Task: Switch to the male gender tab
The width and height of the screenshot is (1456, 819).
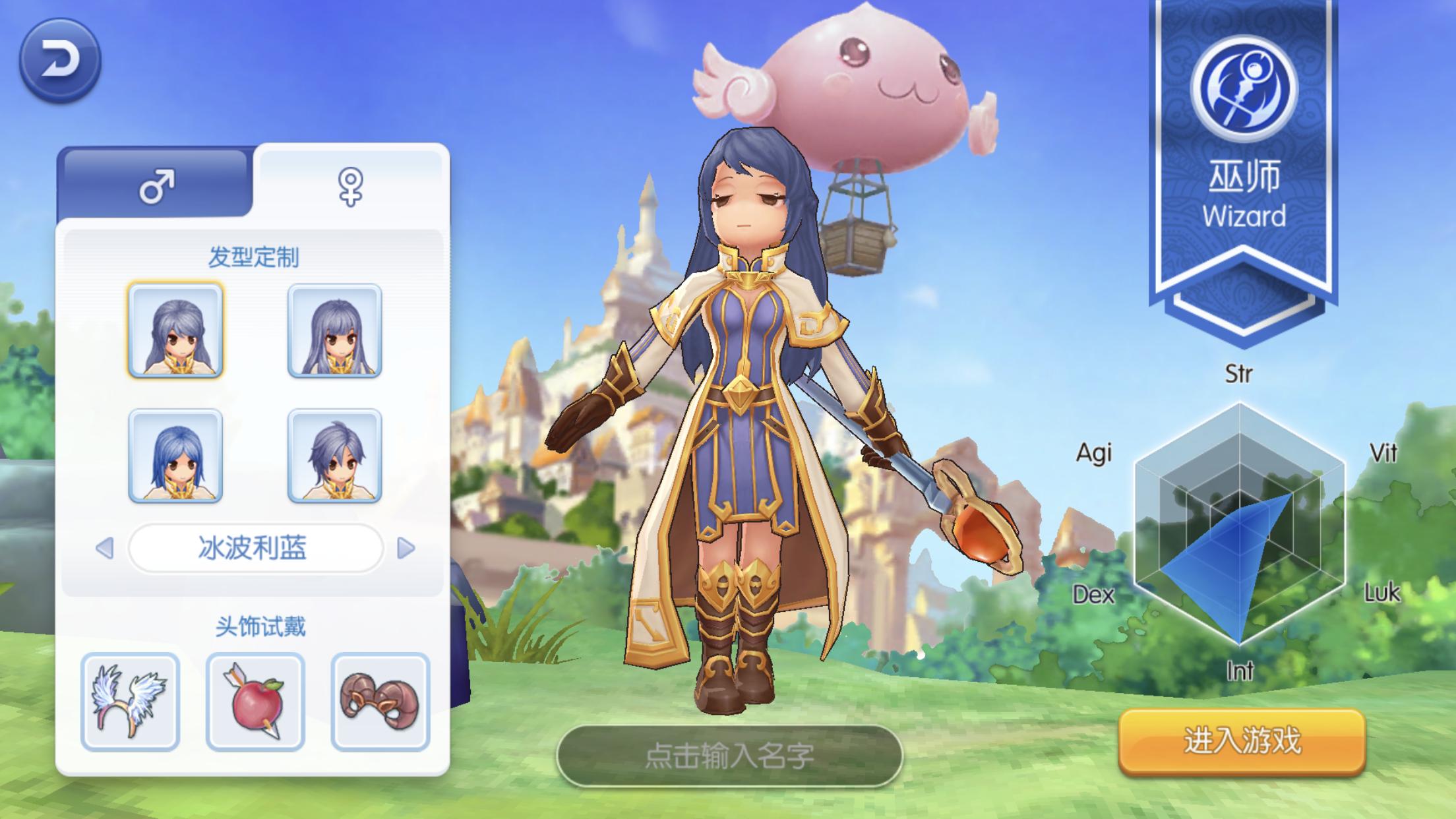Action: [156, 186]
